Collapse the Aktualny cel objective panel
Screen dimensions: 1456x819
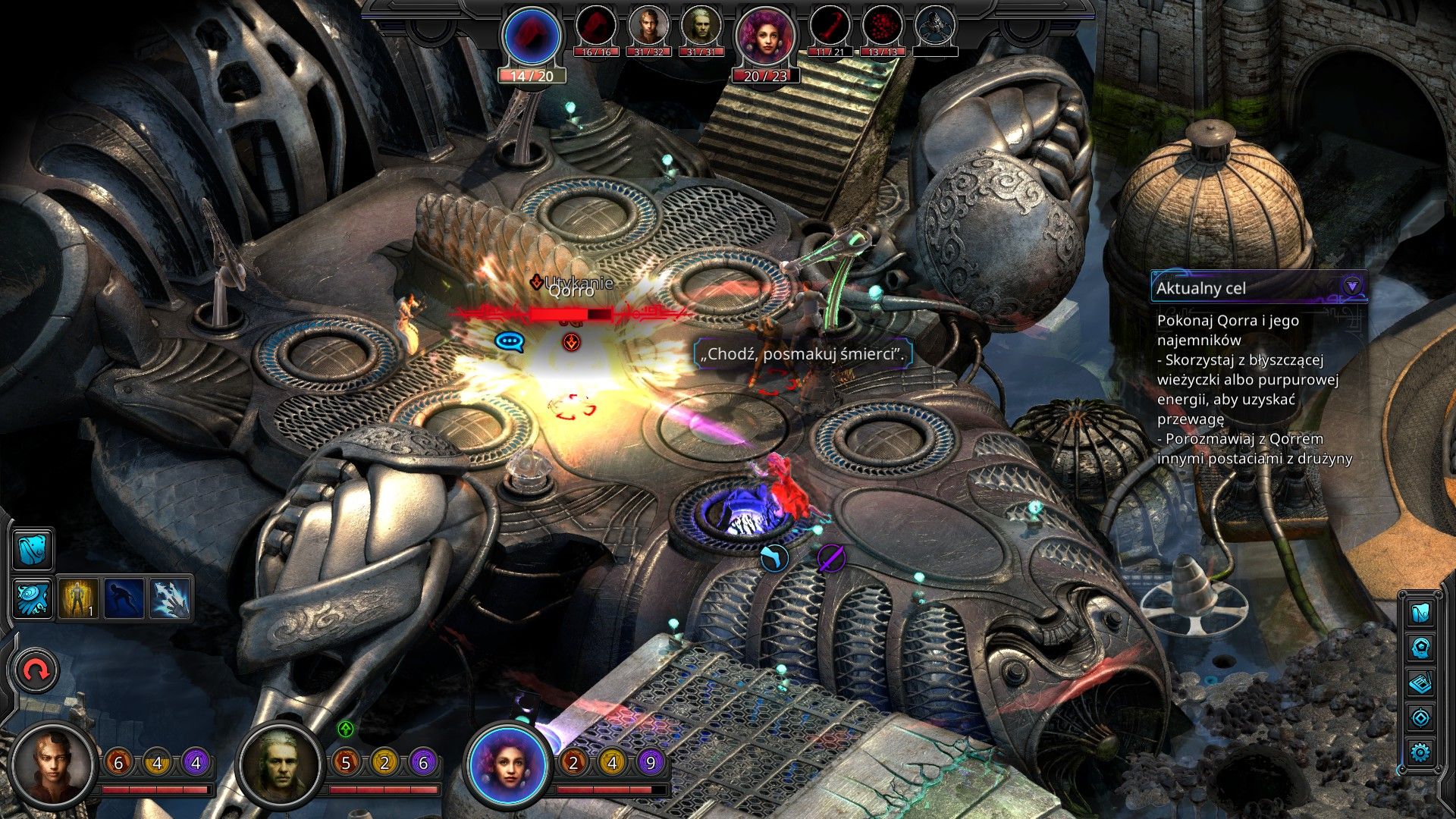pos(1351,287)
